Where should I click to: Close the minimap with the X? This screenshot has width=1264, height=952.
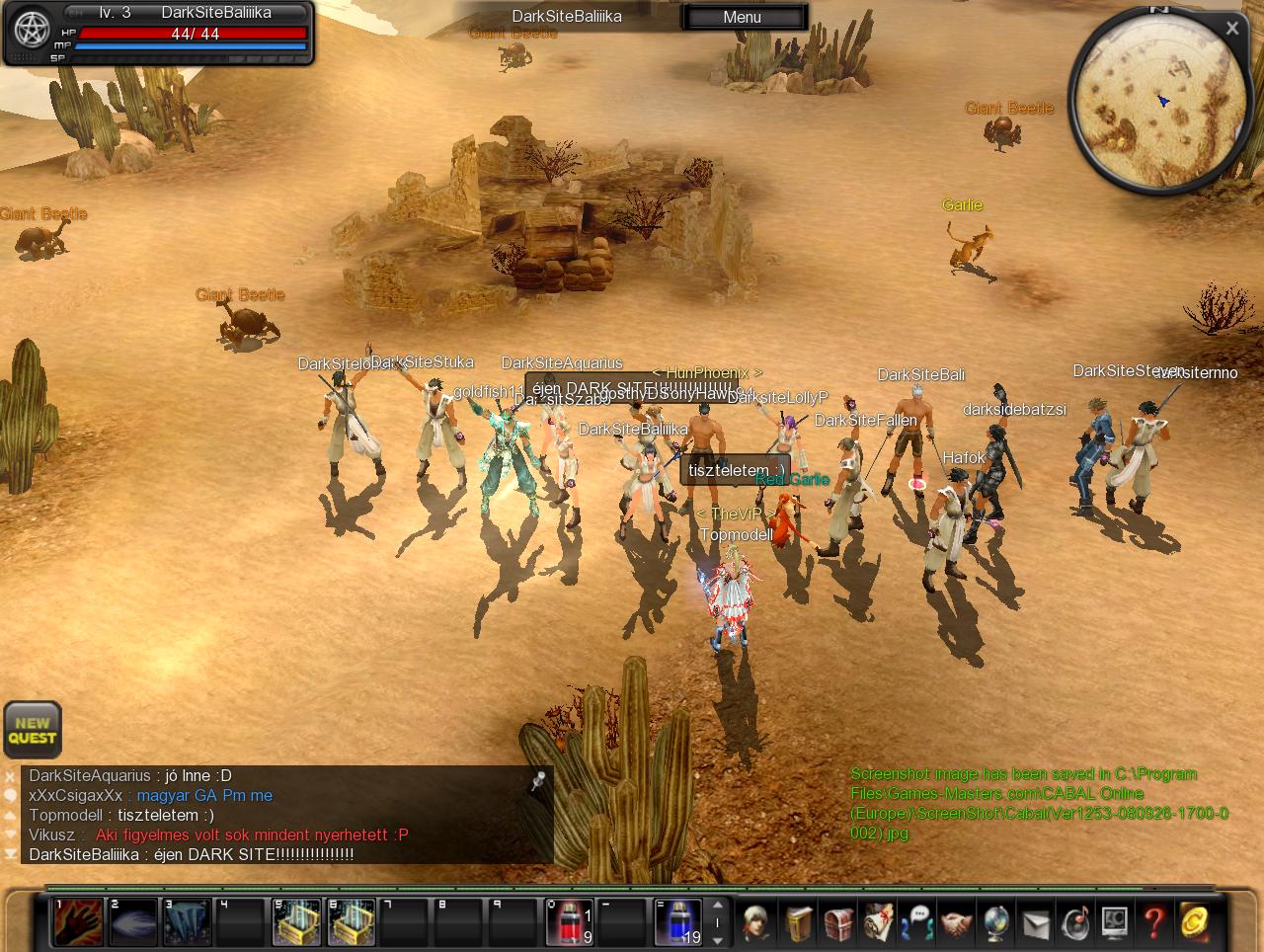(1231, 29)
